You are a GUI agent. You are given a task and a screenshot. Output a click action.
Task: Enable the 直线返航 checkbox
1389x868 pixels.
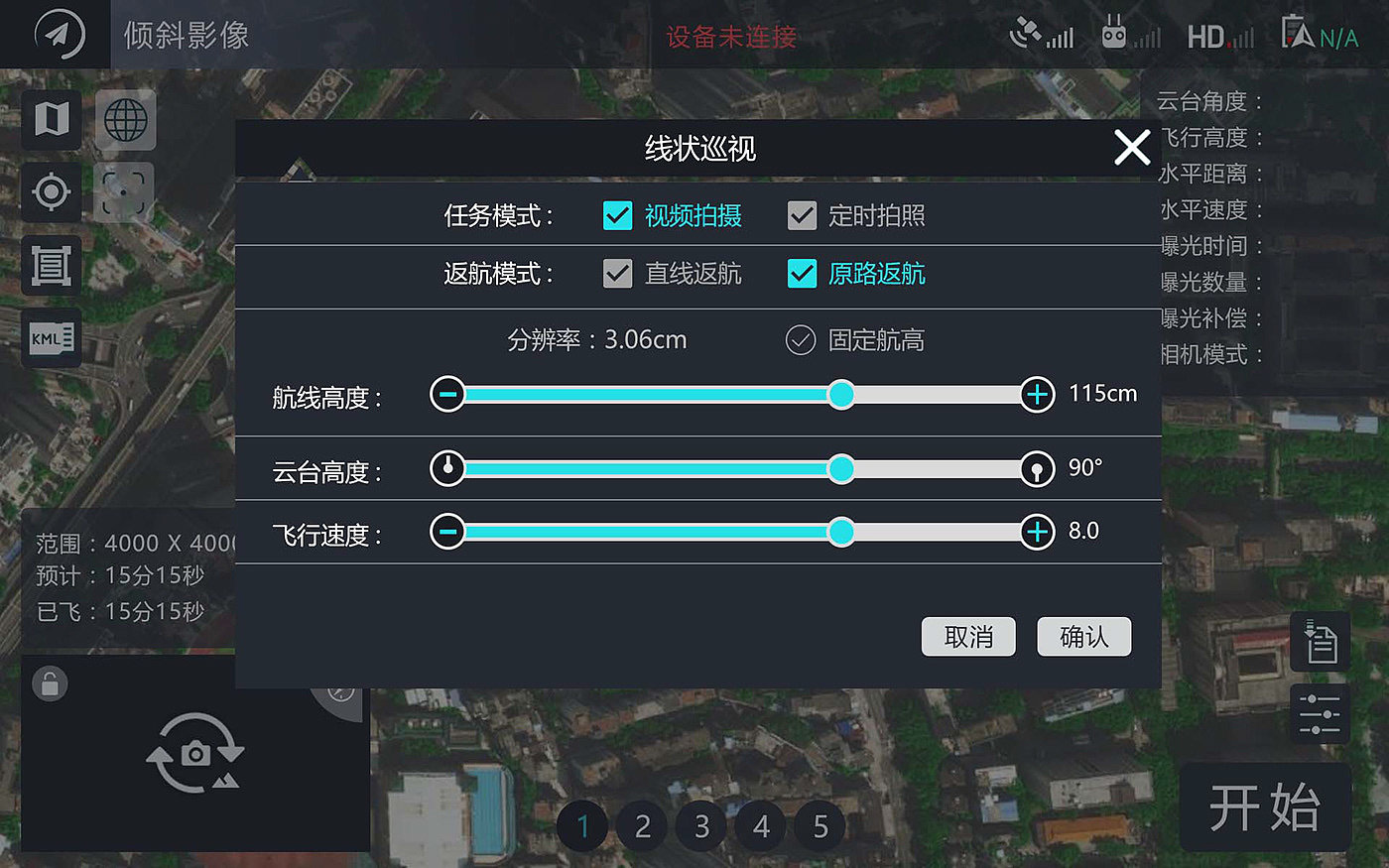click(x=616, y=274)
